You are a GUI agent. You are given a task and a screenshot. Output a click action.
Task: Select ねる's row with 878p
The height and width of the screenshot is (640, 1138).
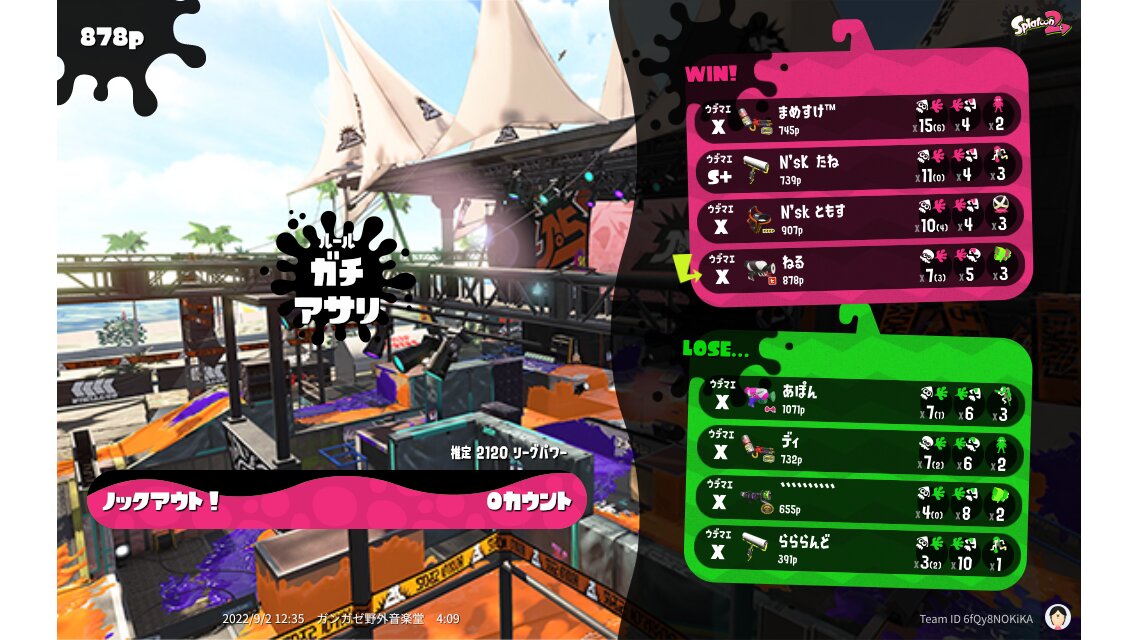(858, 269)
